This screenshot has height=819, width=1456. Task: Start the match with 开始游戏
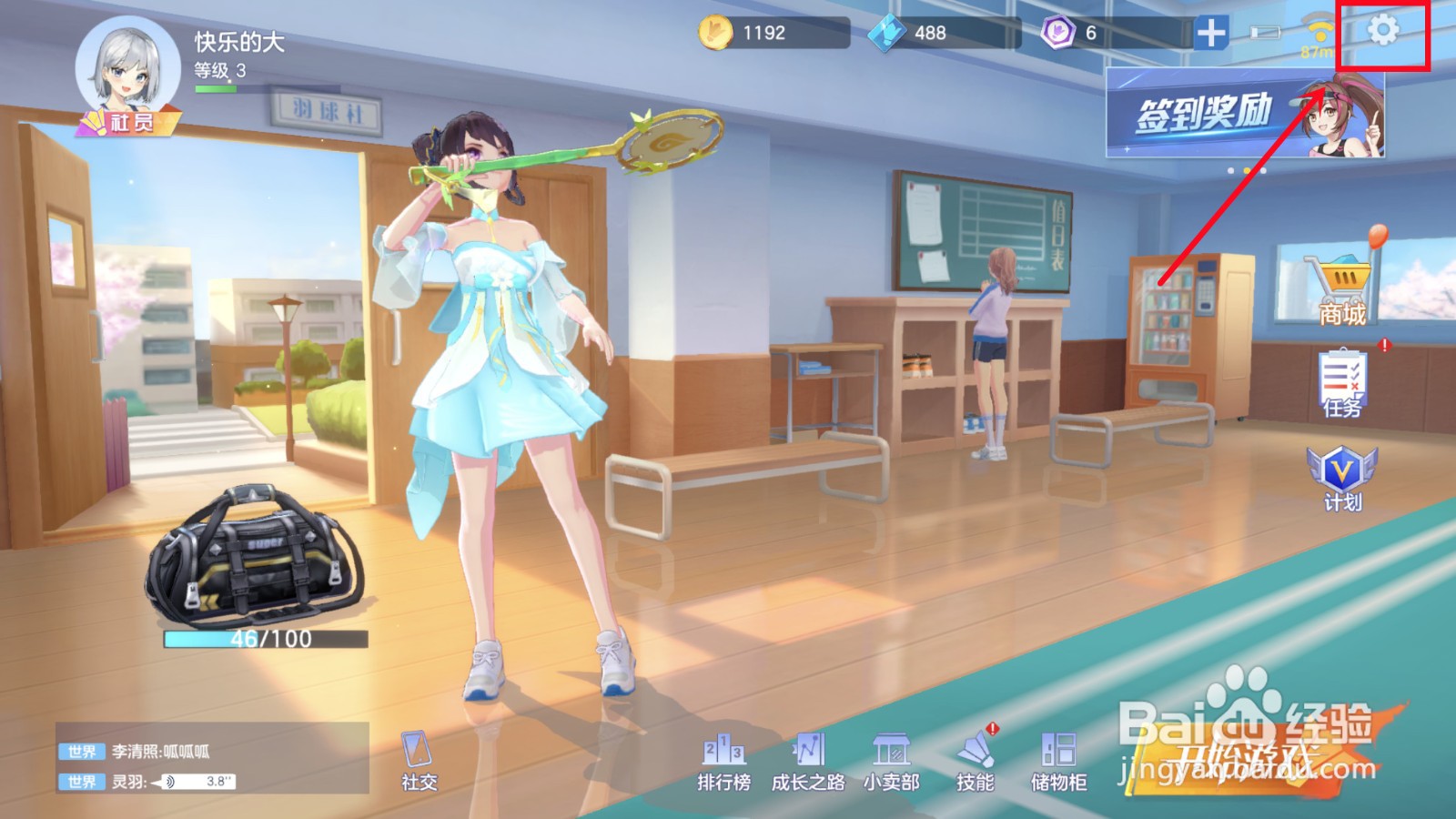click(1247, 757)
